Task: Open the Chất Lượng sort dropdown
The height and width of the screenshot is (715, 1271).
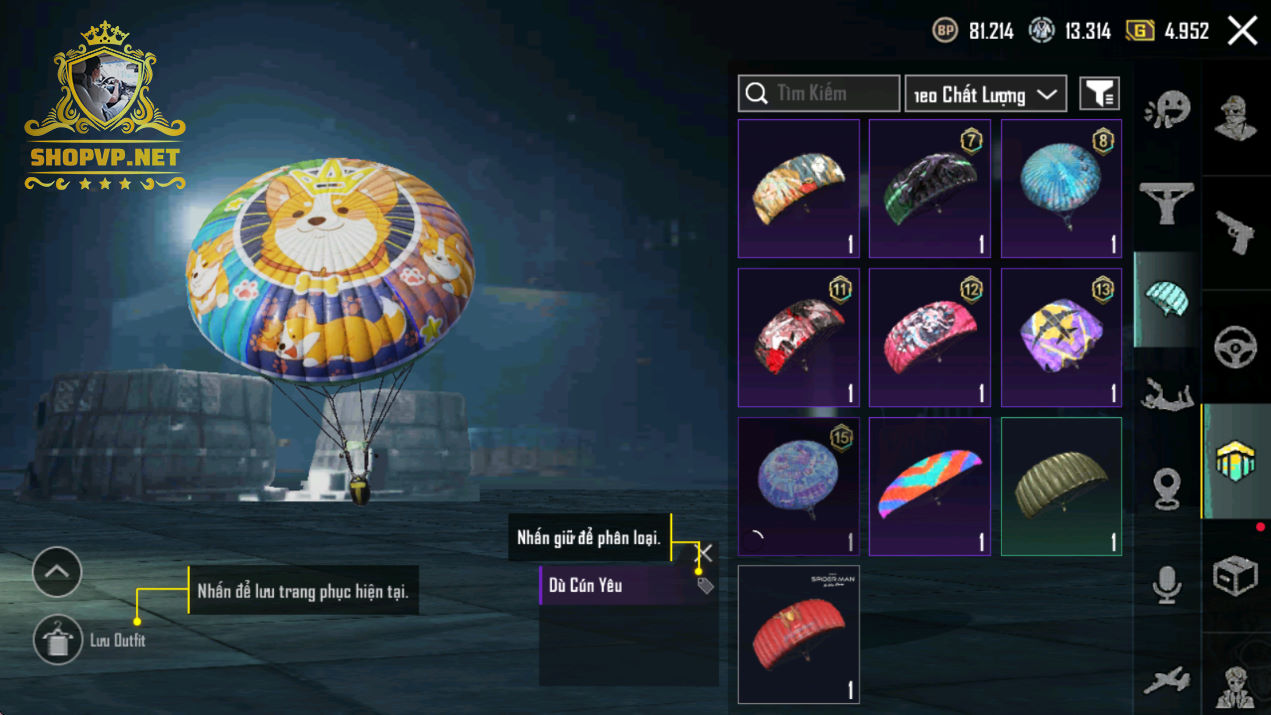Action: pos(985,94)
